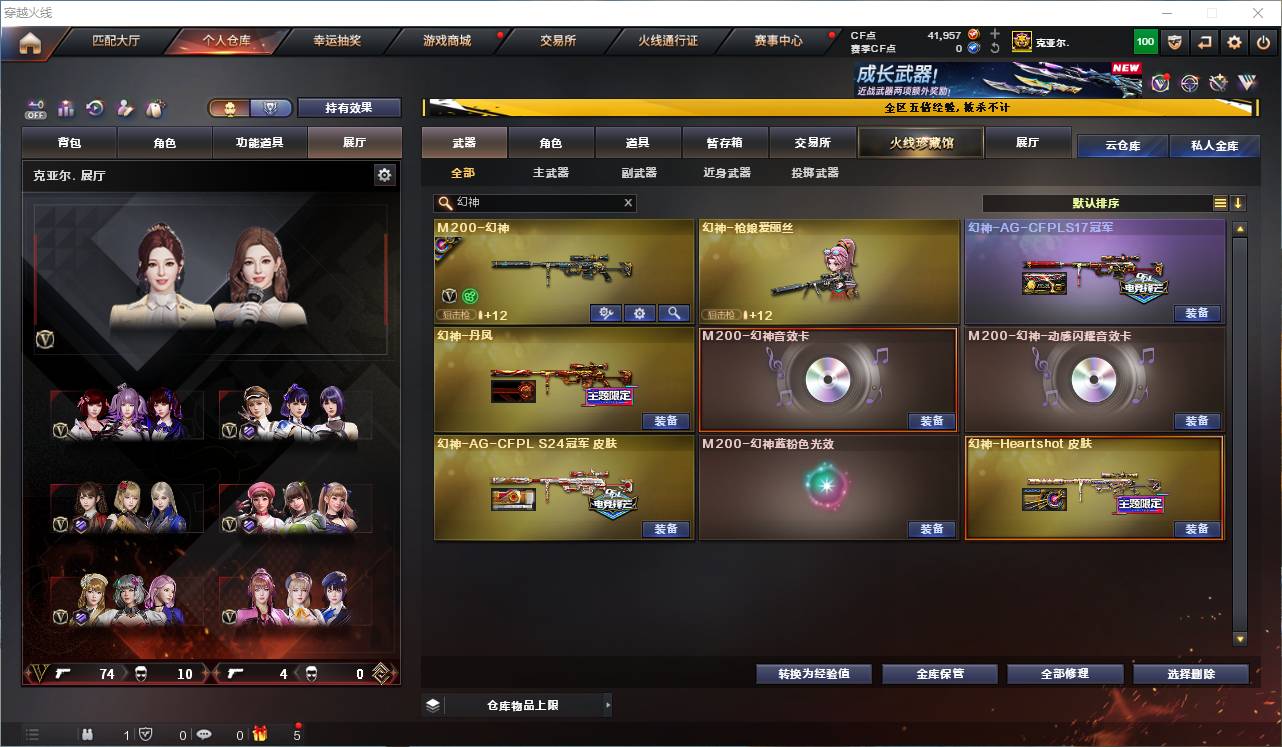Open the gear icon in 克亚尔.展厅 header
1282x747 pixels.
click(385, 174)
